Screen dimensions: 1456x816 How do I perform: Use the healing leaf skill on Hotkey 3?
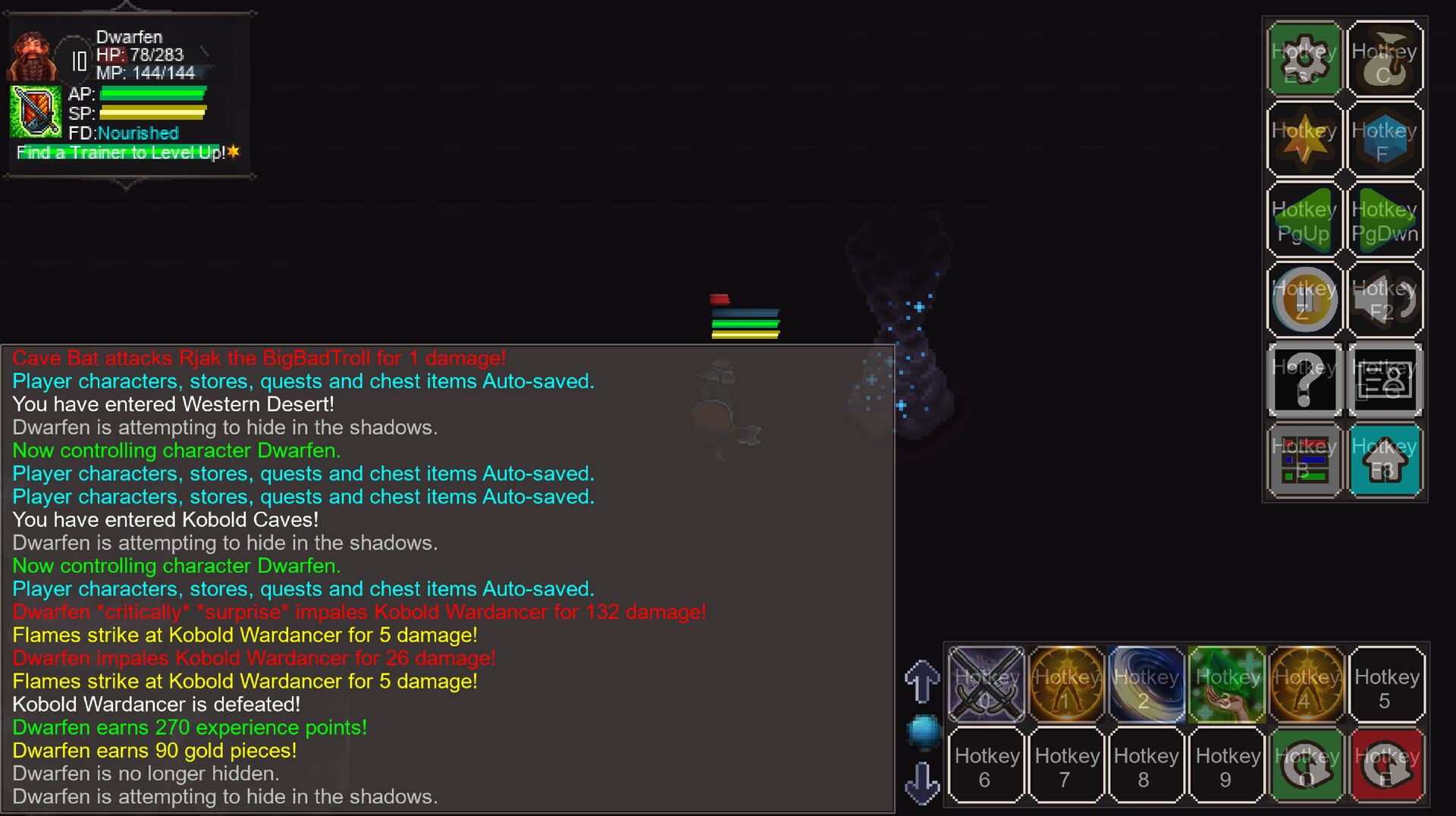pyautogui.click(x=1227, y=683)
